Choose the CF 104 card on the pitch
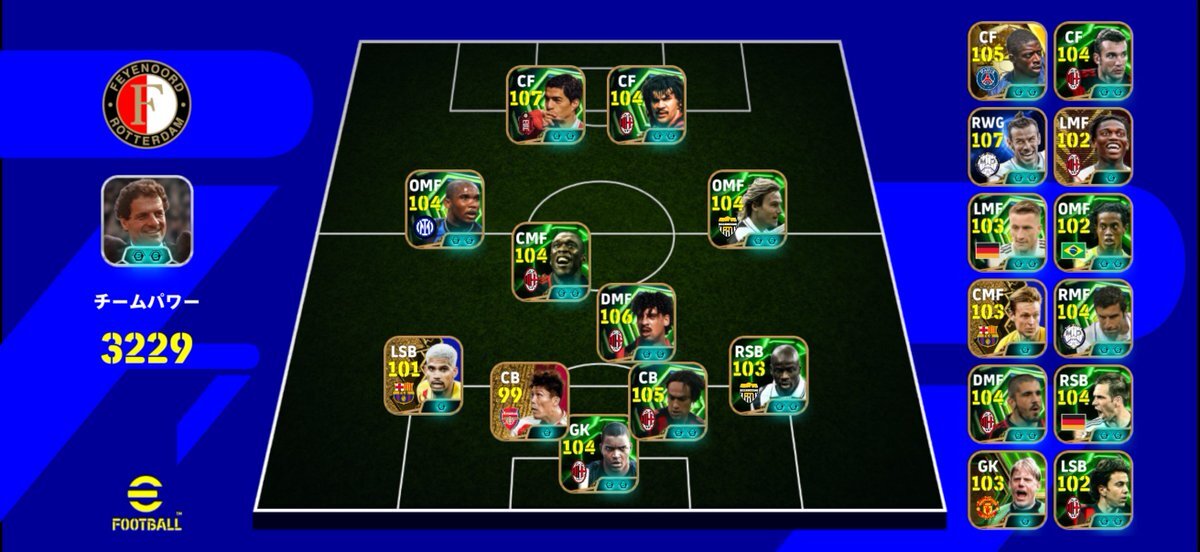1200x552 pixels. click(646, 105)
